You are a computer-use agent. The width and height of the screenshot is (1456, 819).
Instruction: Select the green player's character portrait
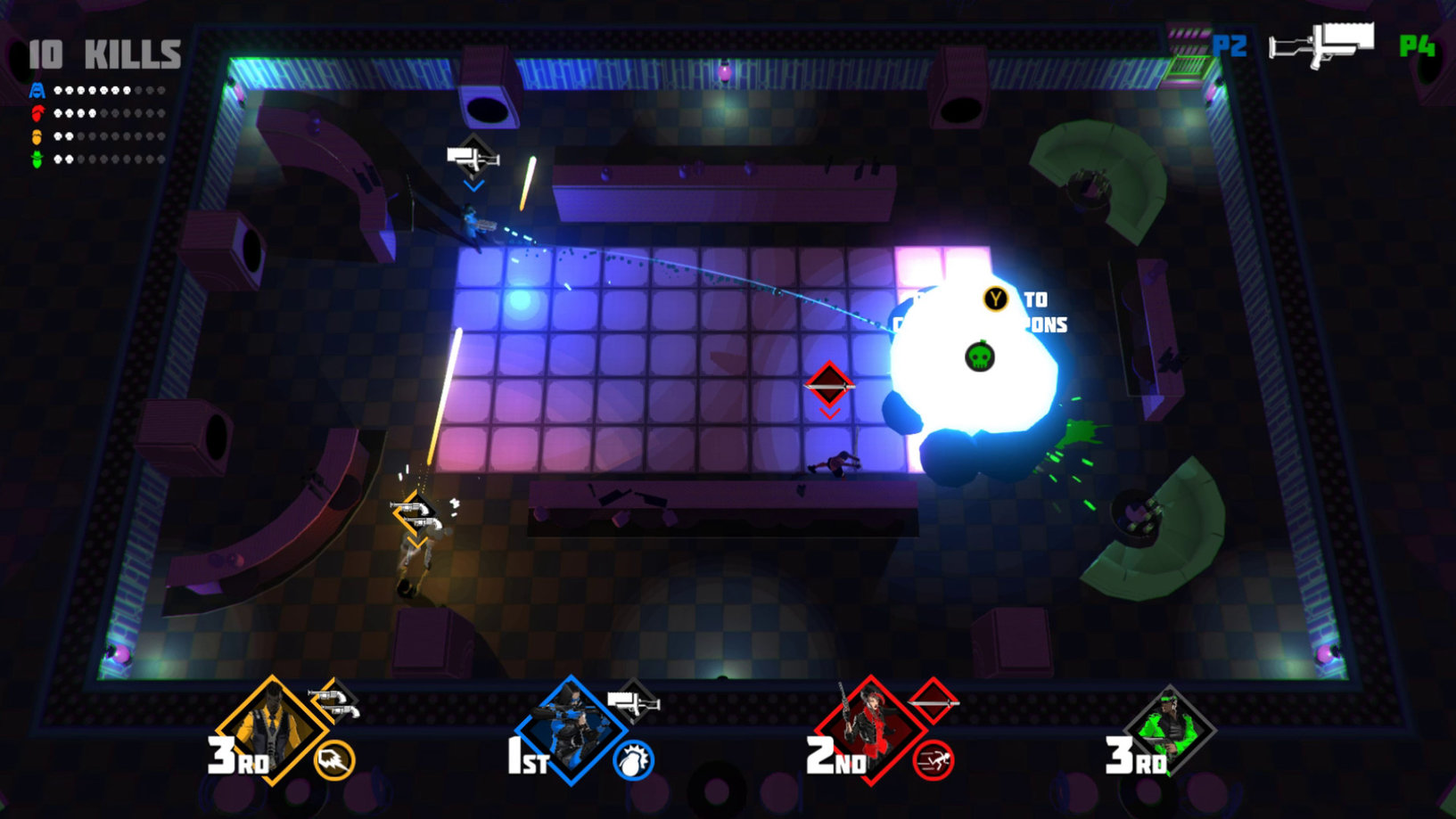[1170, 730]
